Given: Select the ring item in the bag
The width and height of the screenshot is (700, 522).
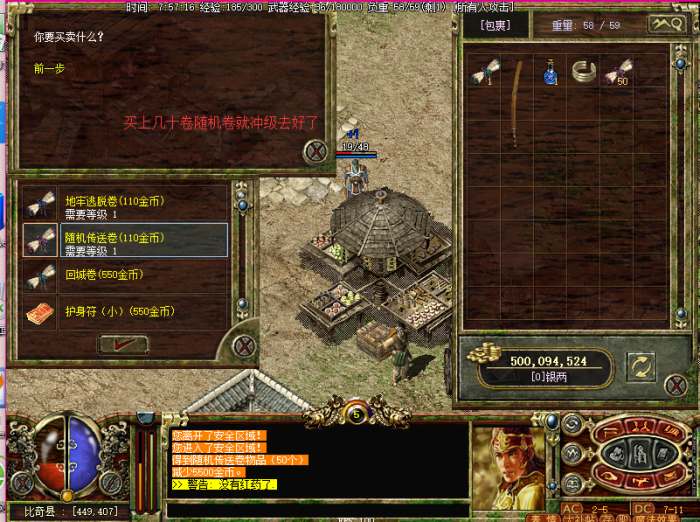Looking at the screenshot, I should click(584, 70).
